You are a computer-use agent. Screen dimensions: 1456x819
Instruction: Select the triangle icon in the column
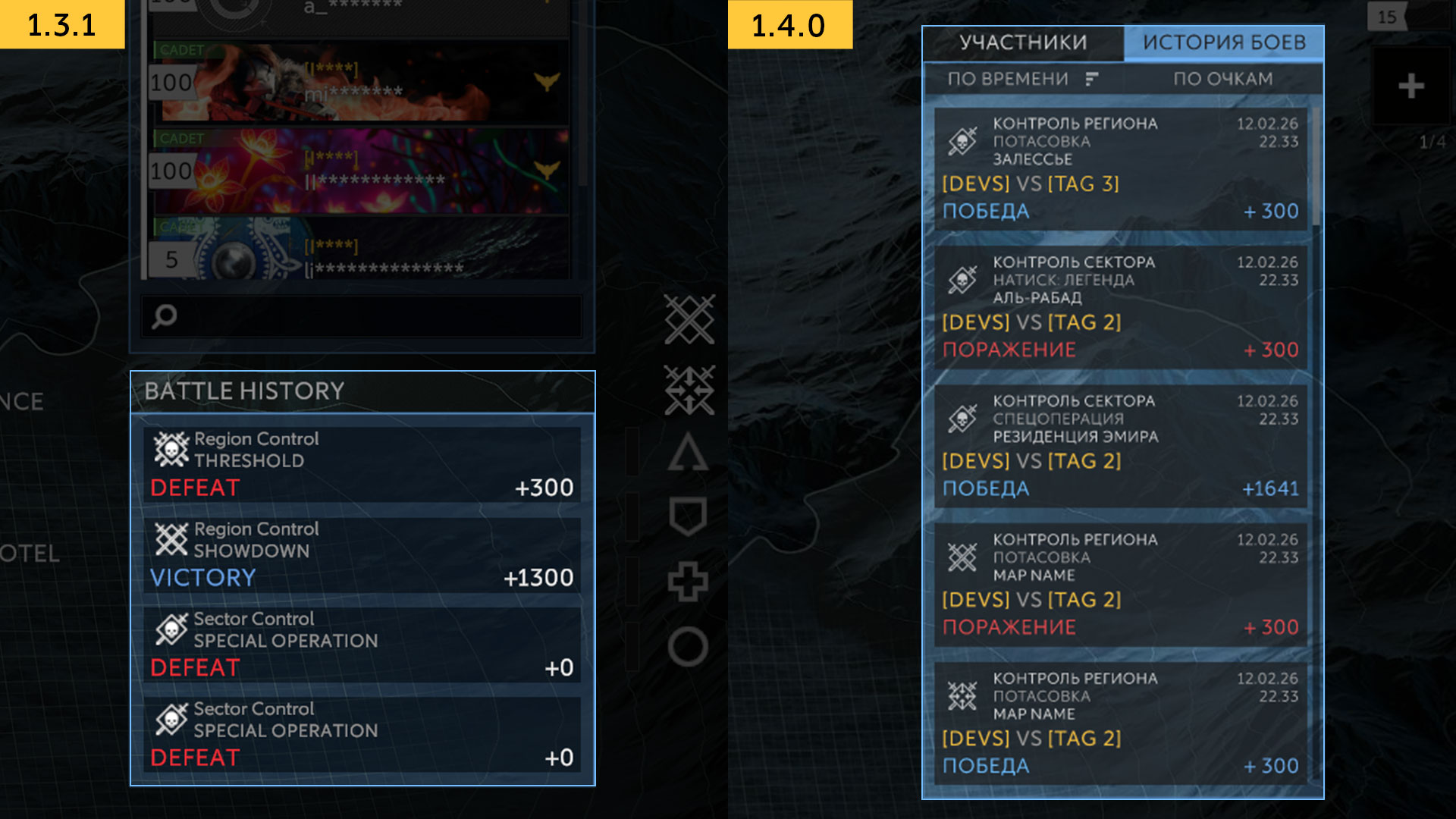pyautogui.click(x=688, y=453)
